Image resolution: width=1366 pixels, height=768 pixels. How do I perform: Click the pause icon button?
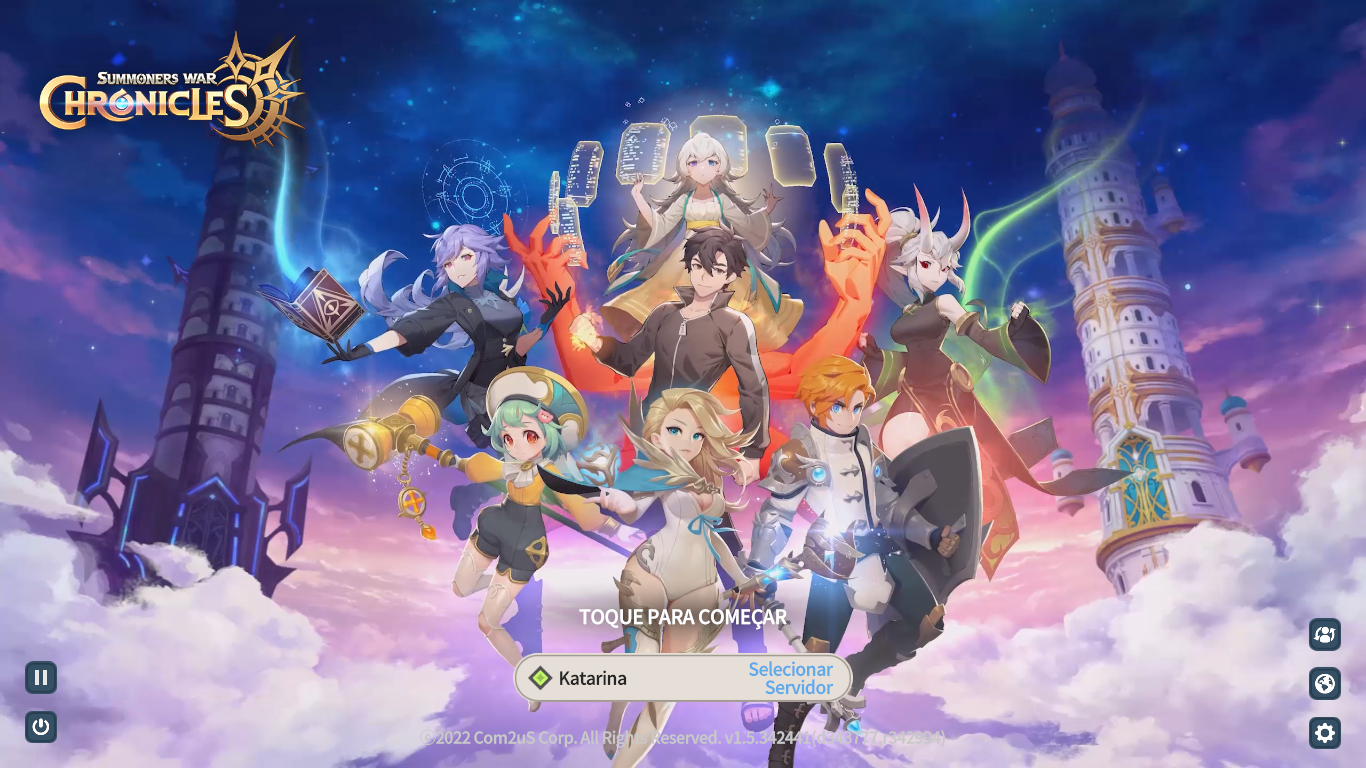pos(41,678)
